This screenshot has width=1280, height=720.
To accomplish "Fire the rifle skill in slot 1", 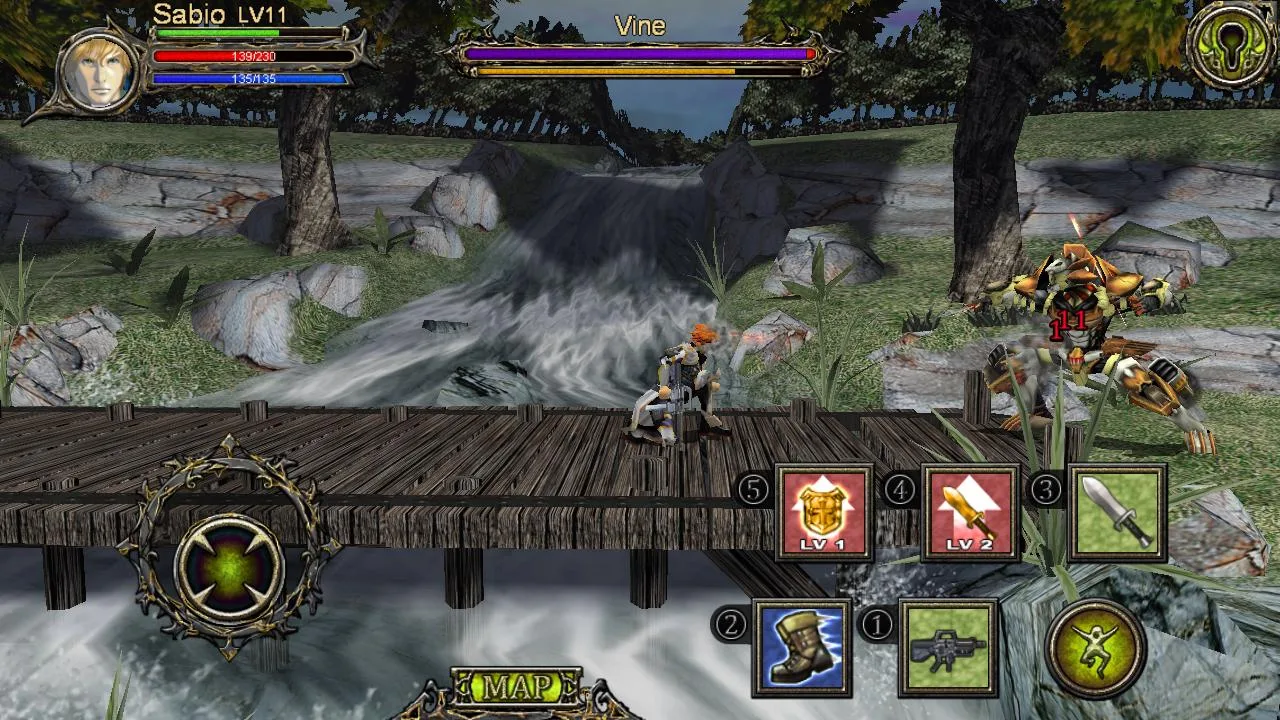I will tap(948, 647).
